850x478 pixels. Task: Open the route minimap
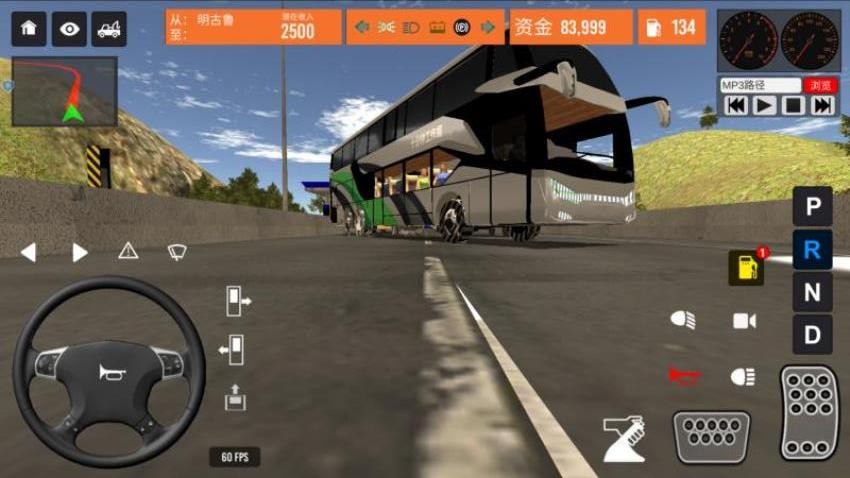tap(65, 91)
